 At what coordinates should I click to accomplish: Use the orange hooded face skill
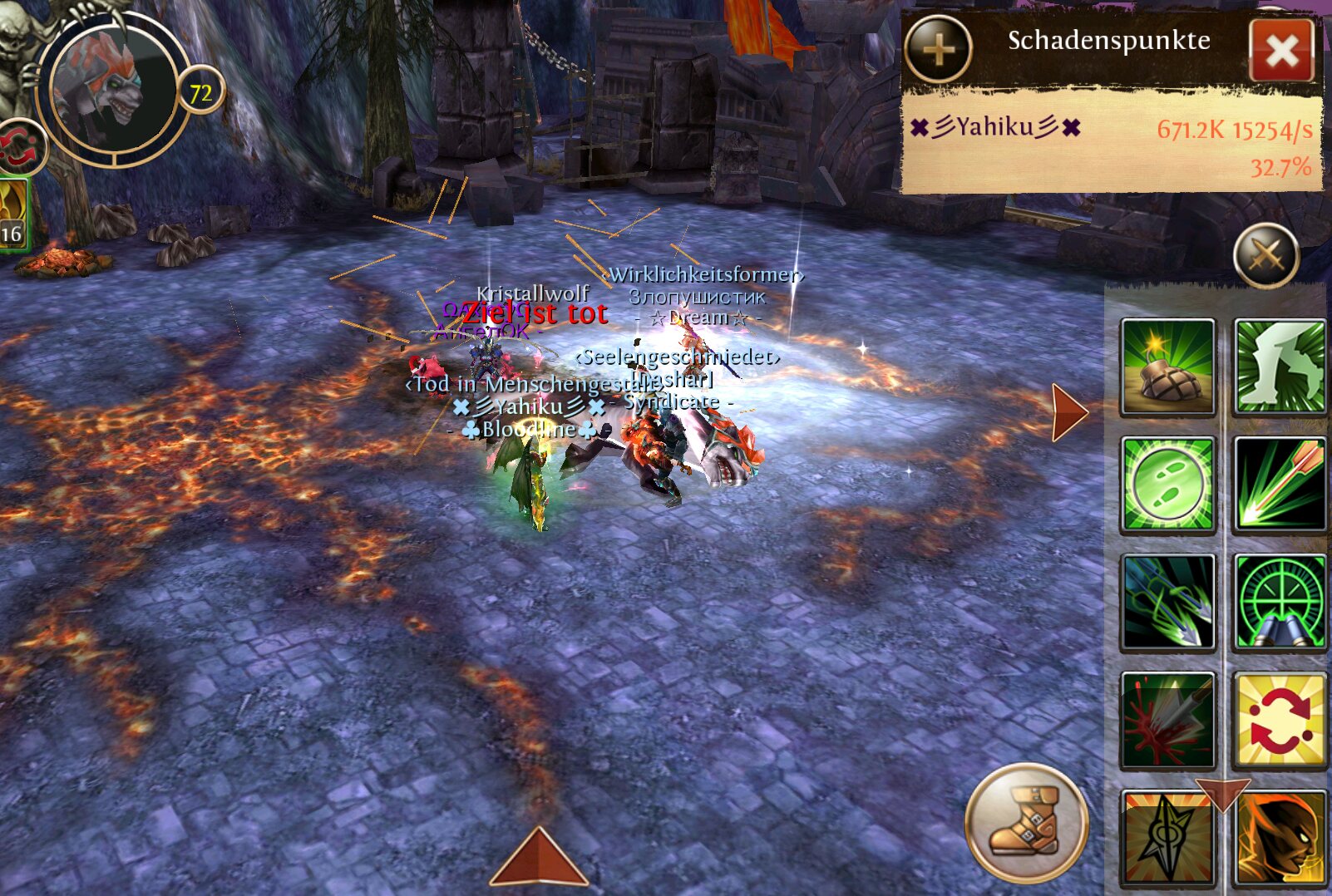[1280, 839]
